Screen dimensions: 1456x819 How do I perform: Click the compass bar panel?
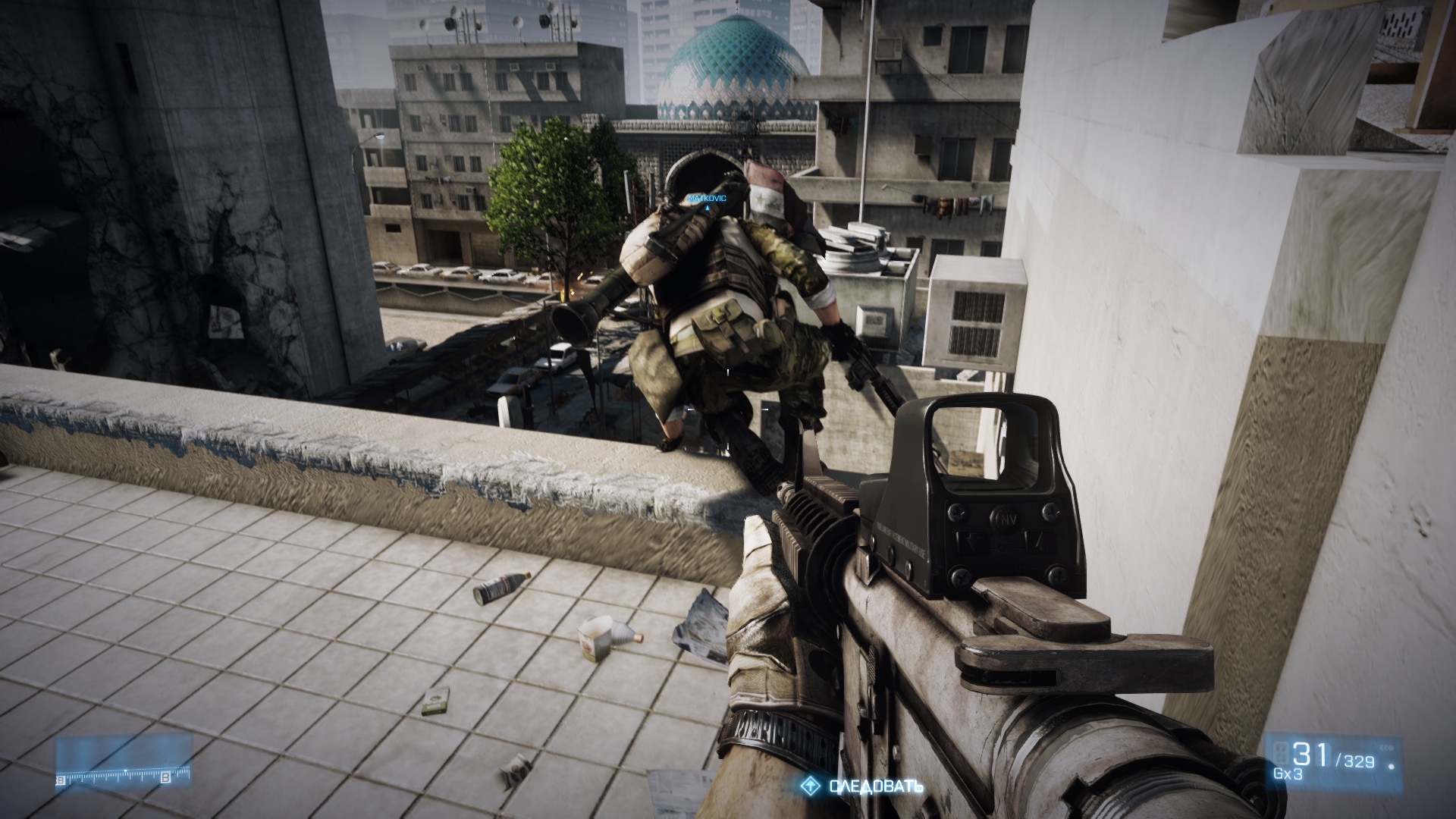tap(124, 763)
